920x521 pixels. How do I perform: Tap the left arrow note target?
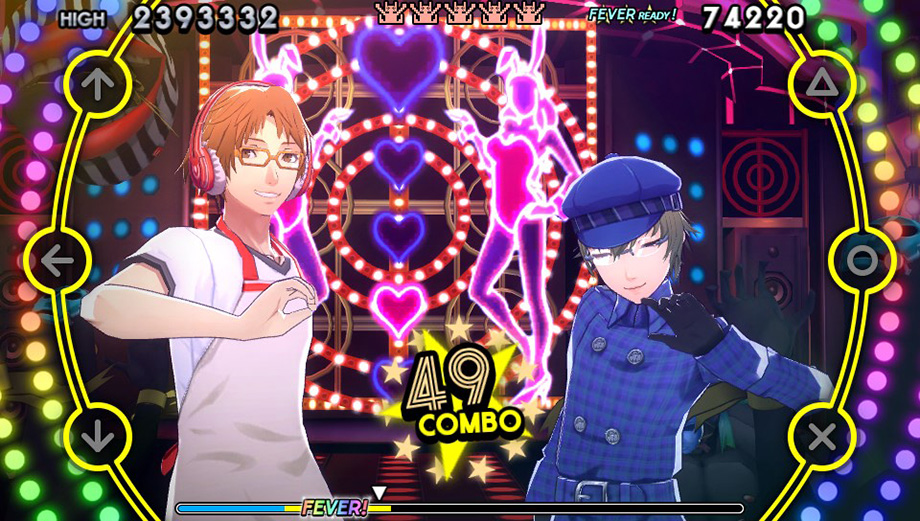click(x=58, y=261)
